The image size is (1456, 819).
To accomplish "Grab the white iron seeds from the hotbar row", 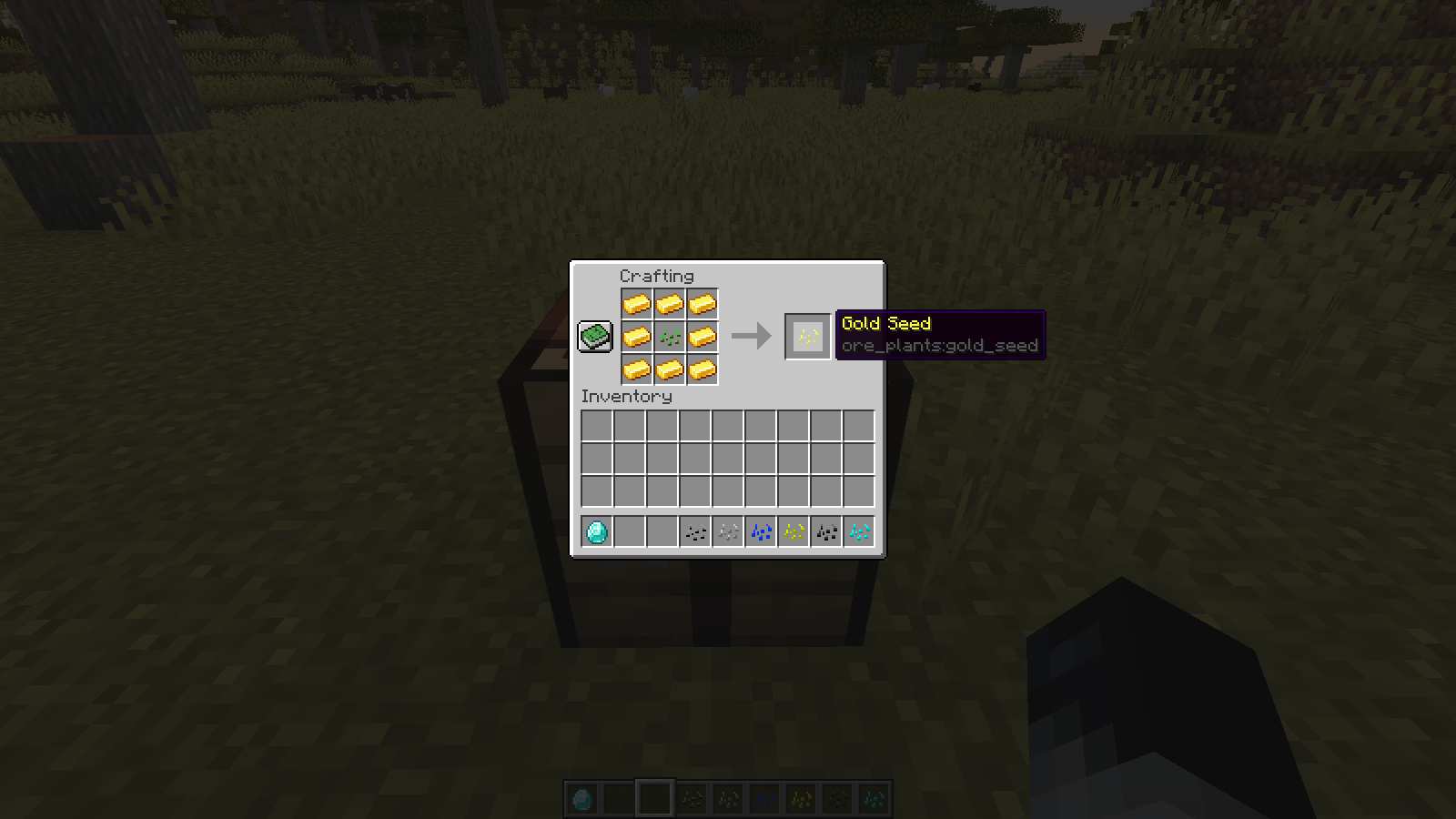I will tap(728, 531).
